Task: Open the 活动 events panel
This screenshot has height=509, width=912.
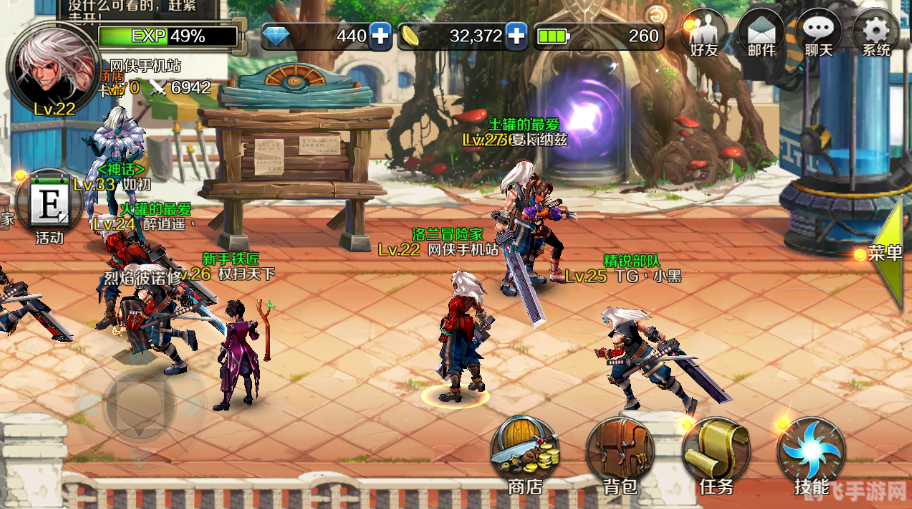Action: tap(48, 207)
